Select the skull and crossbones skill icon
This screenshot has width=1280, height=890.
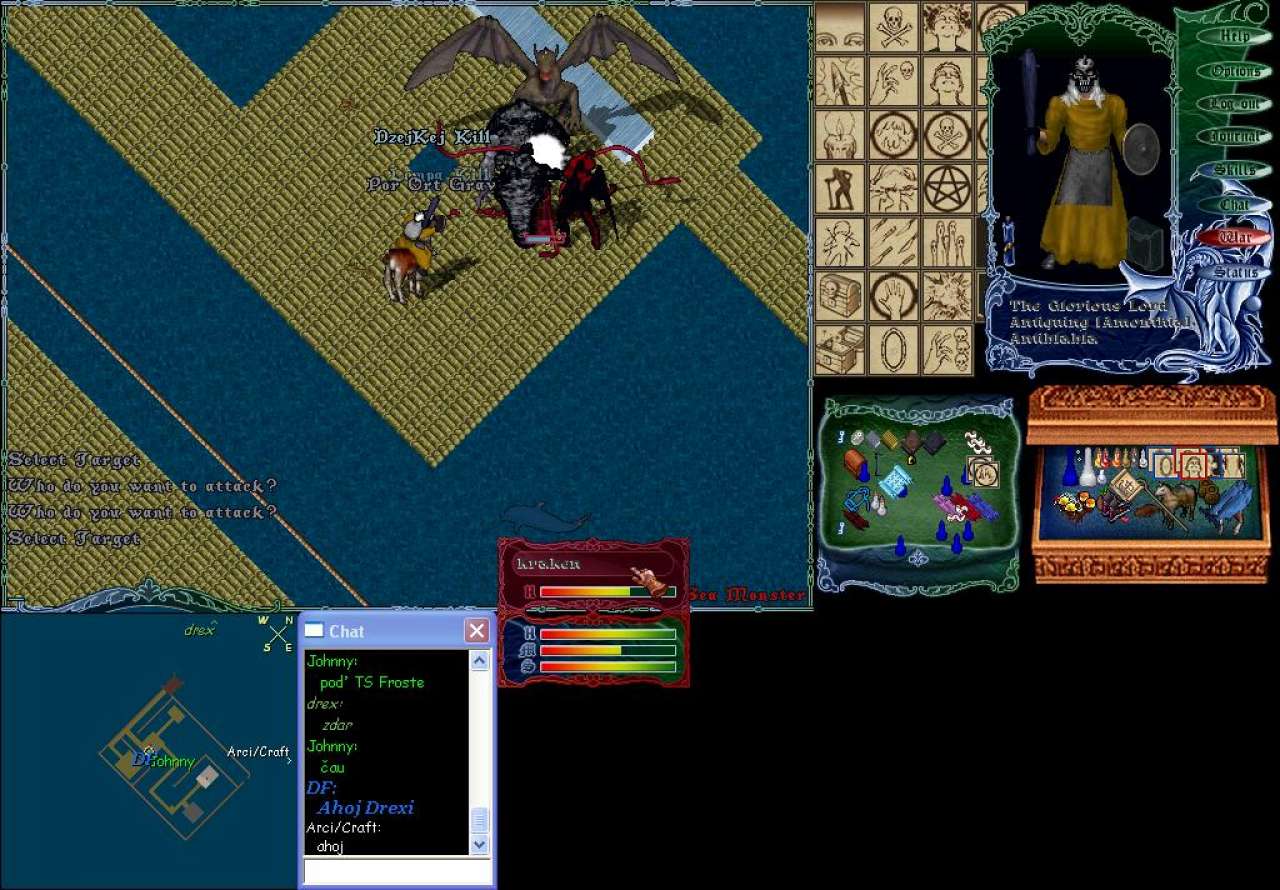893,26
